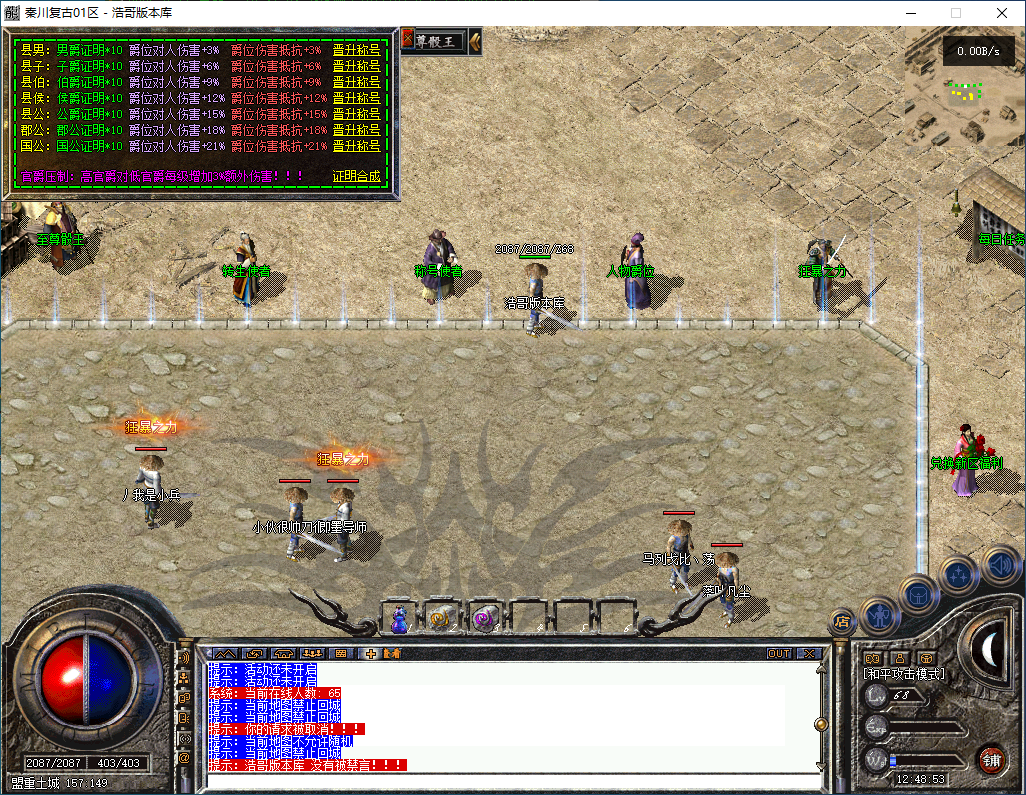Viewport: 1026px width, 795px height.
Task: Close the 尊殿王 title tag
Action: click(x=408, y=41)
